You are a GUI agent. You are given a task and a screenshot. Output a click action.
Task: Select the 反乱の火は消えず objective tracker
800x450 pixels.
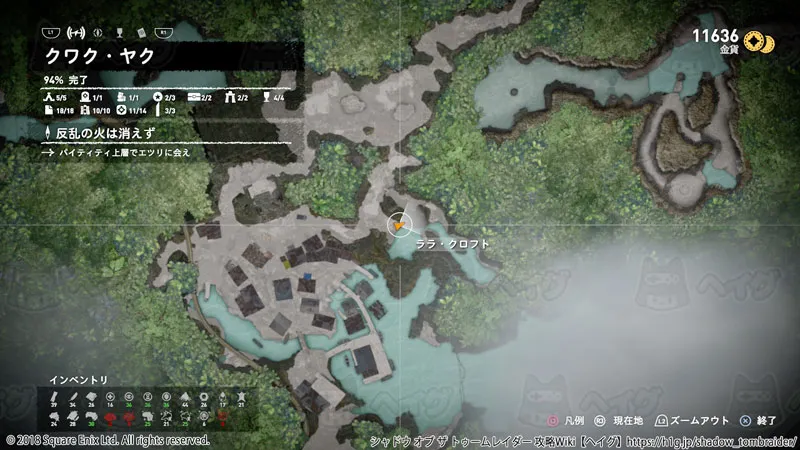[x=100, y=132]
